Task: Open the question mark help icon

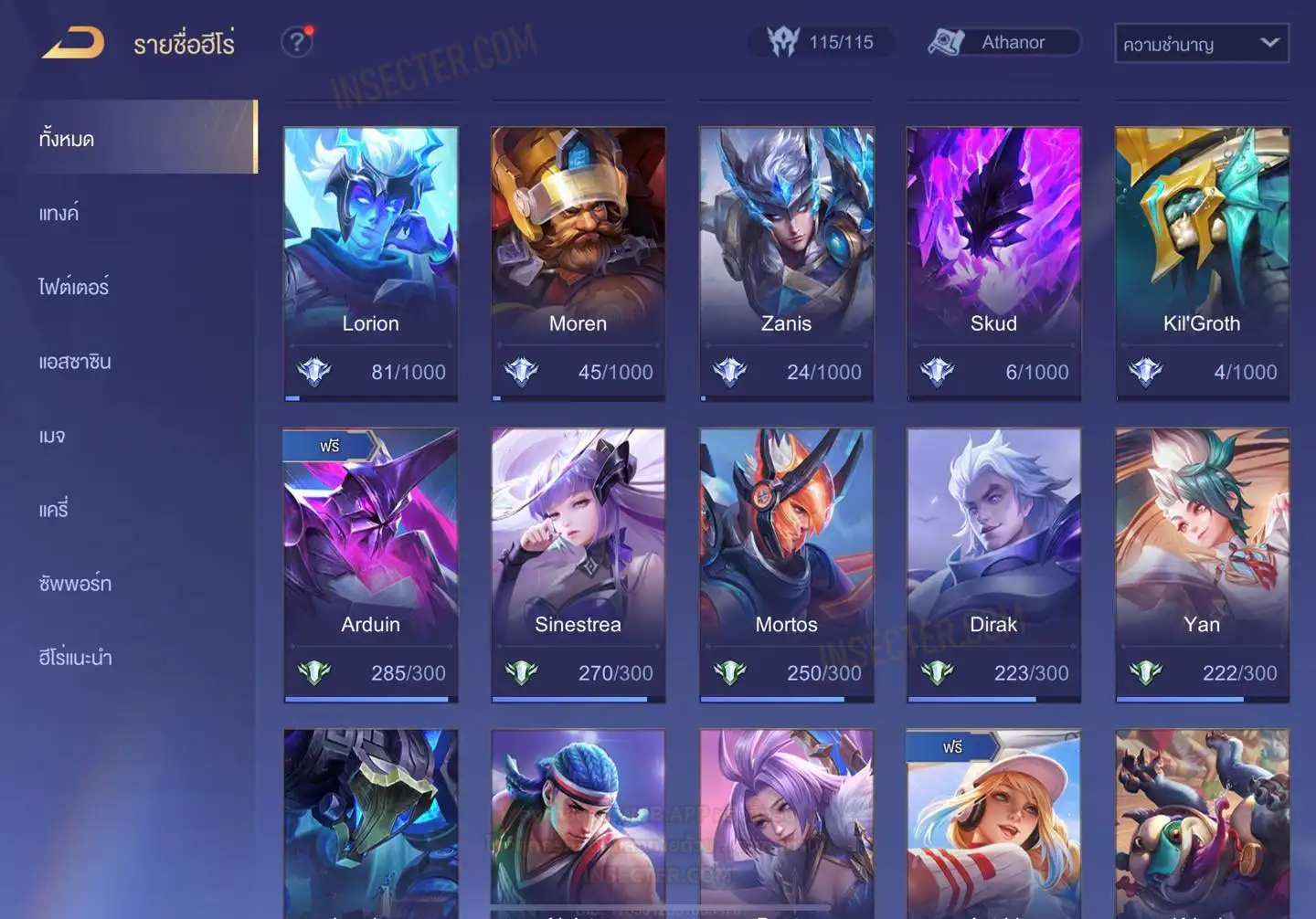Action: pyautogui.click(x=296, y=42)
